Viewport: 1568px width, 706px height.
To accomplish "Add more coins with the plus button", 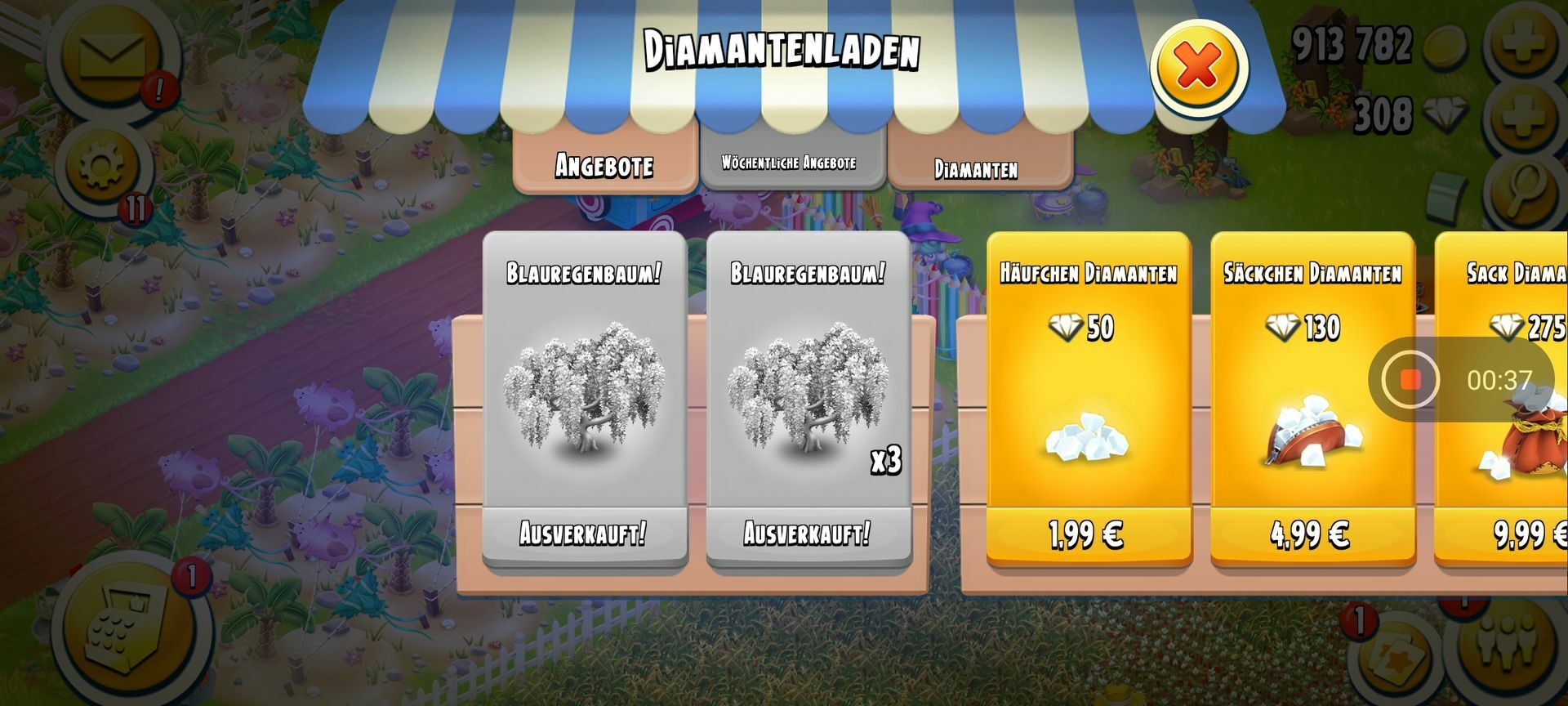I will [x=1524, y=41].
